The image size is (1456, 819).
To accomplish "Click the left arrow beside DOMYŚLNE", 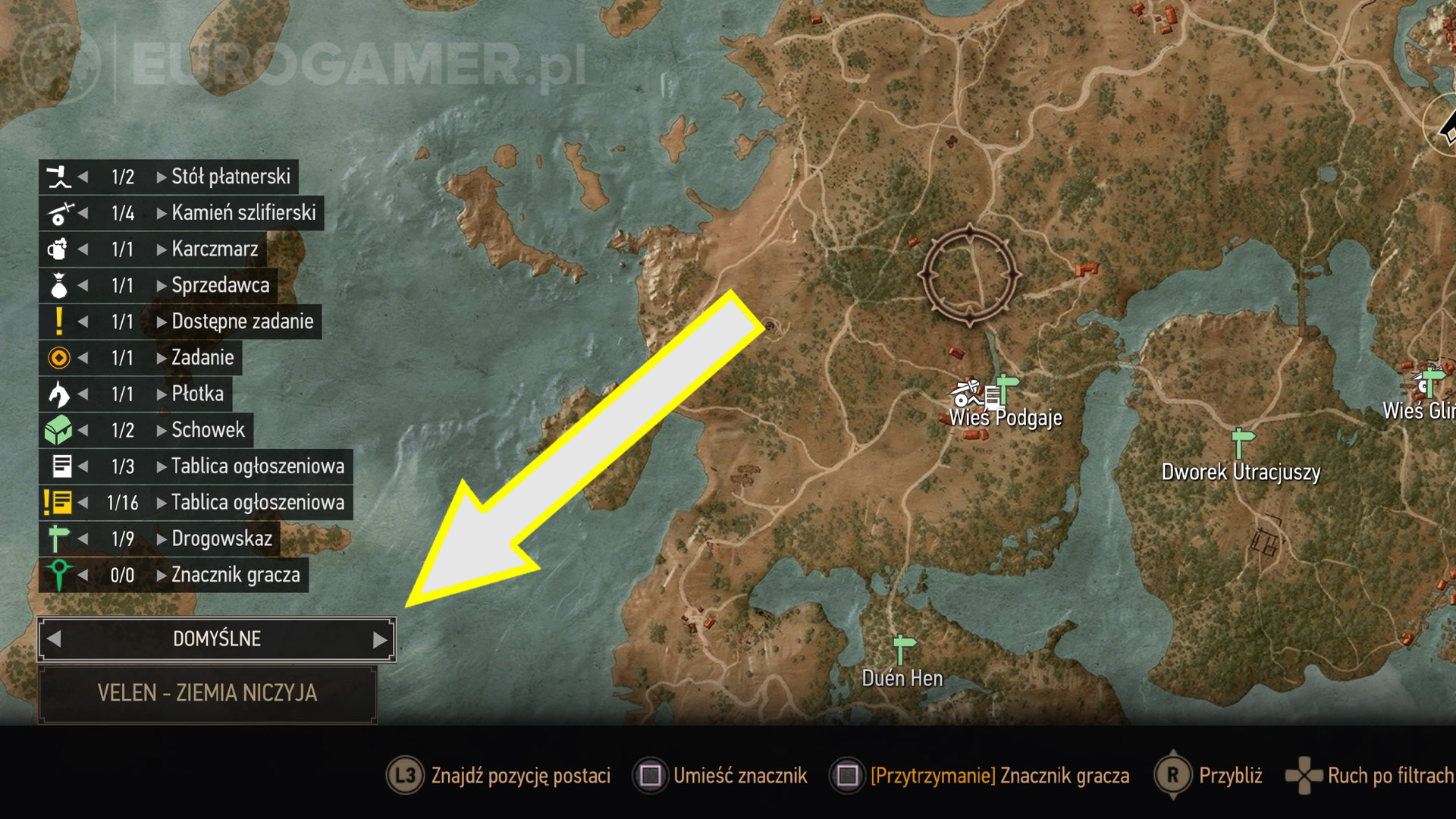I will 54,639.
